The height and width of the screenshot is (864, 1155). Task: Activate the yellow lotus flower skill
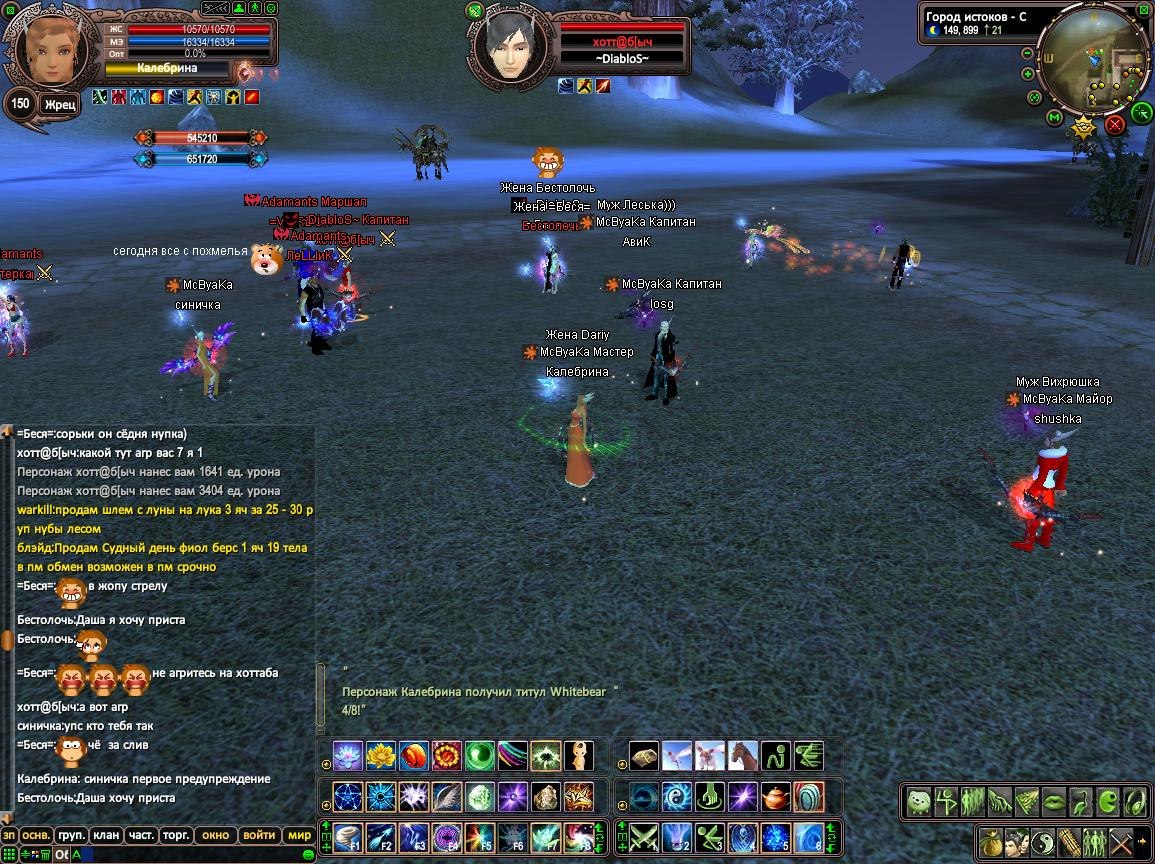pos(380,755)
